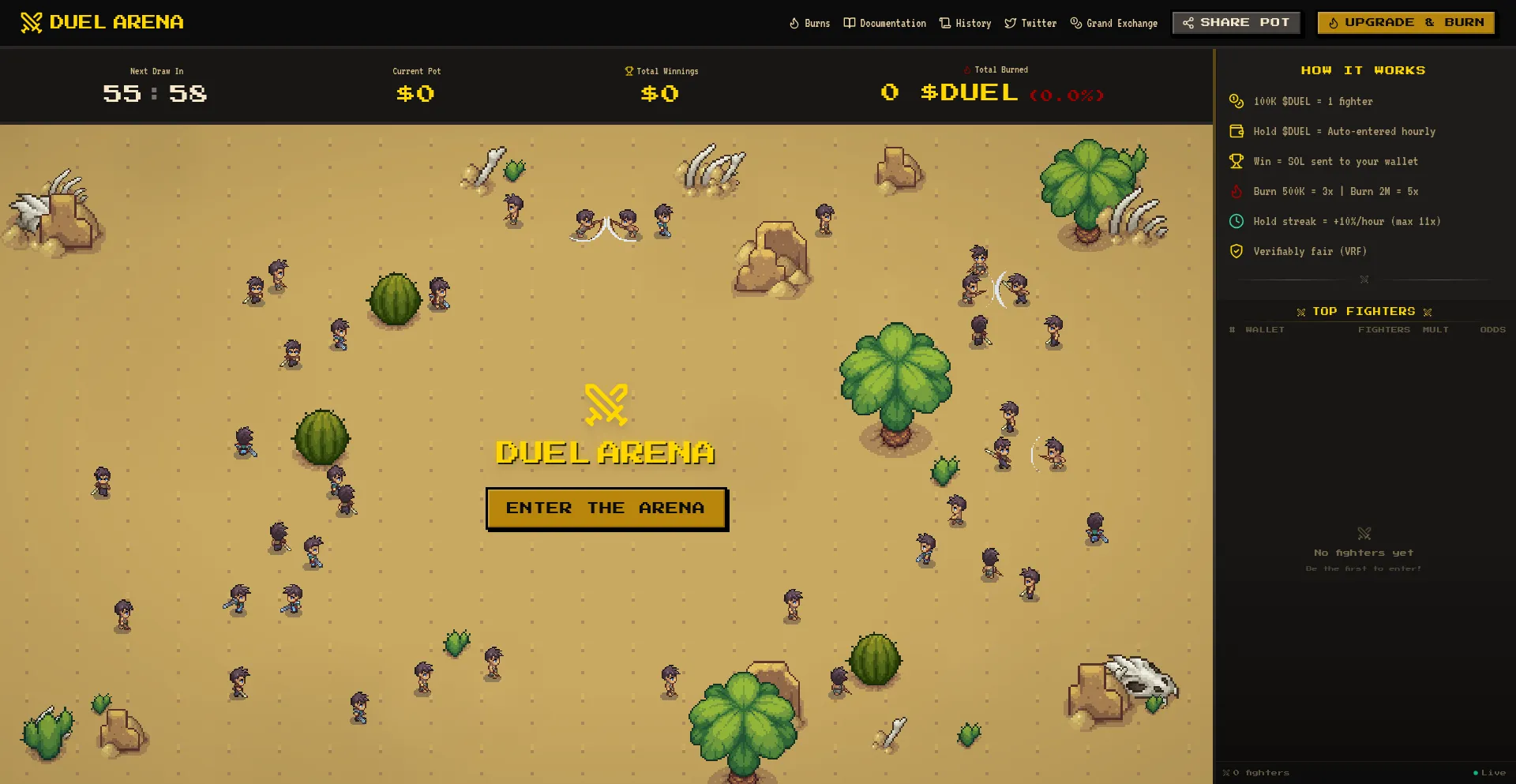Screen dimensions: 1516x784
Task: Select the Upgrade & Burn button
Action: pyautogui.click(x=1405, y=23)
